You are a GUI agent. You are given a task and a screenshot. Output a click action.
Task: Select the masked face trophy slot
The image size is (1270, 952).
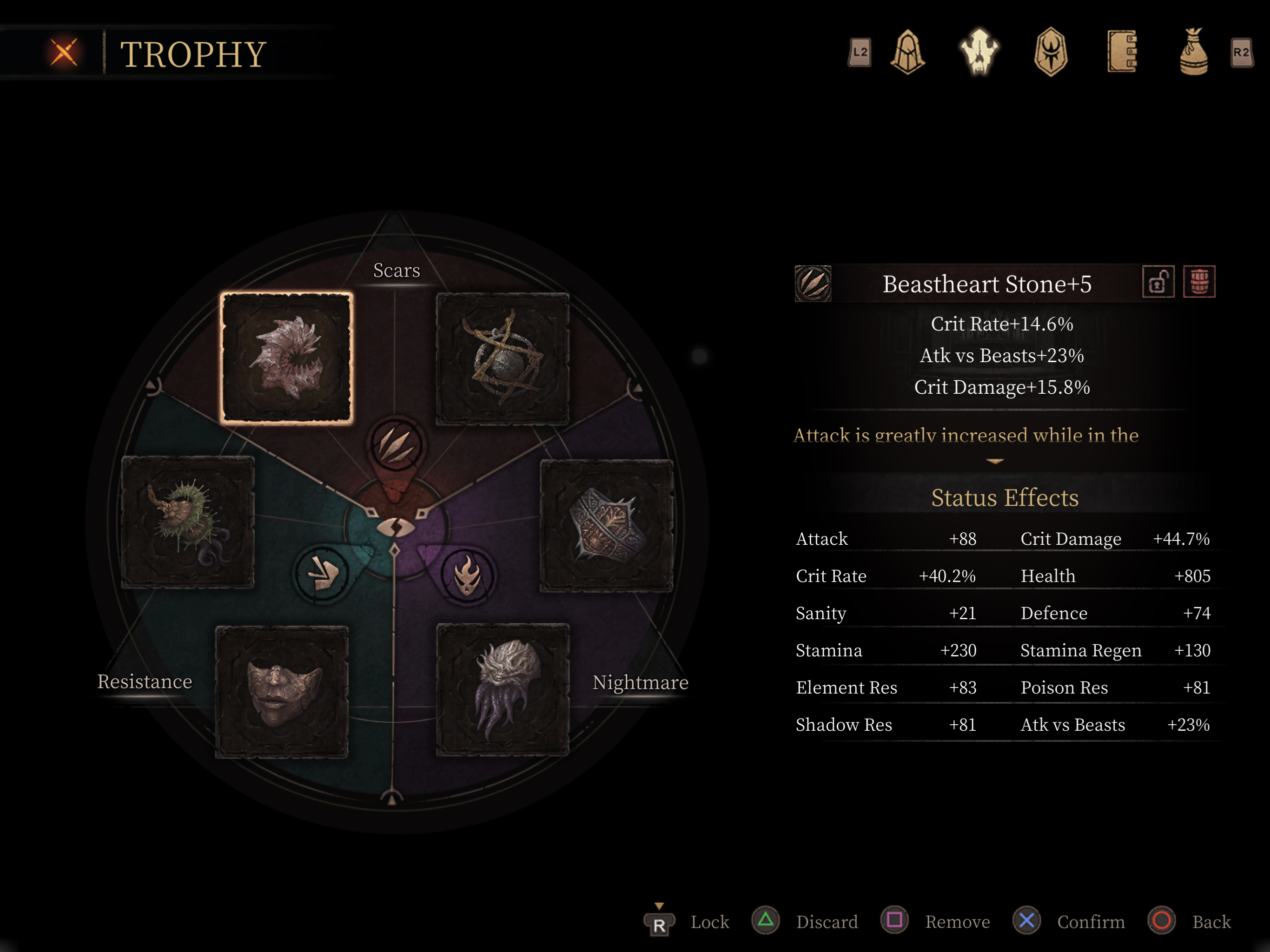tap(282, 691)
